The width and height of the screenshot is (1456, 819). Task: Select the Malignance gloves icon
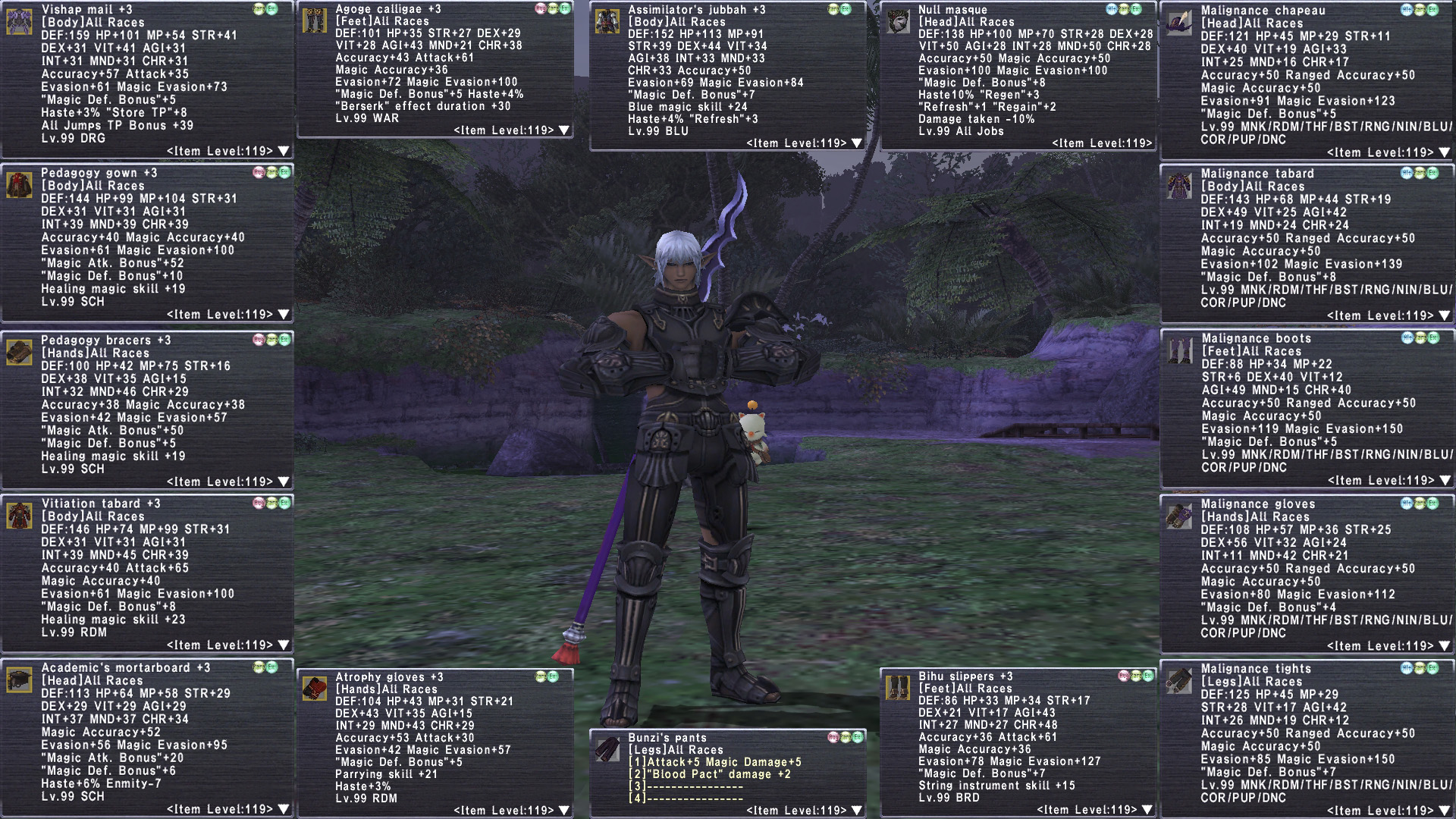pyautogui.click(x=1179, y=516)
